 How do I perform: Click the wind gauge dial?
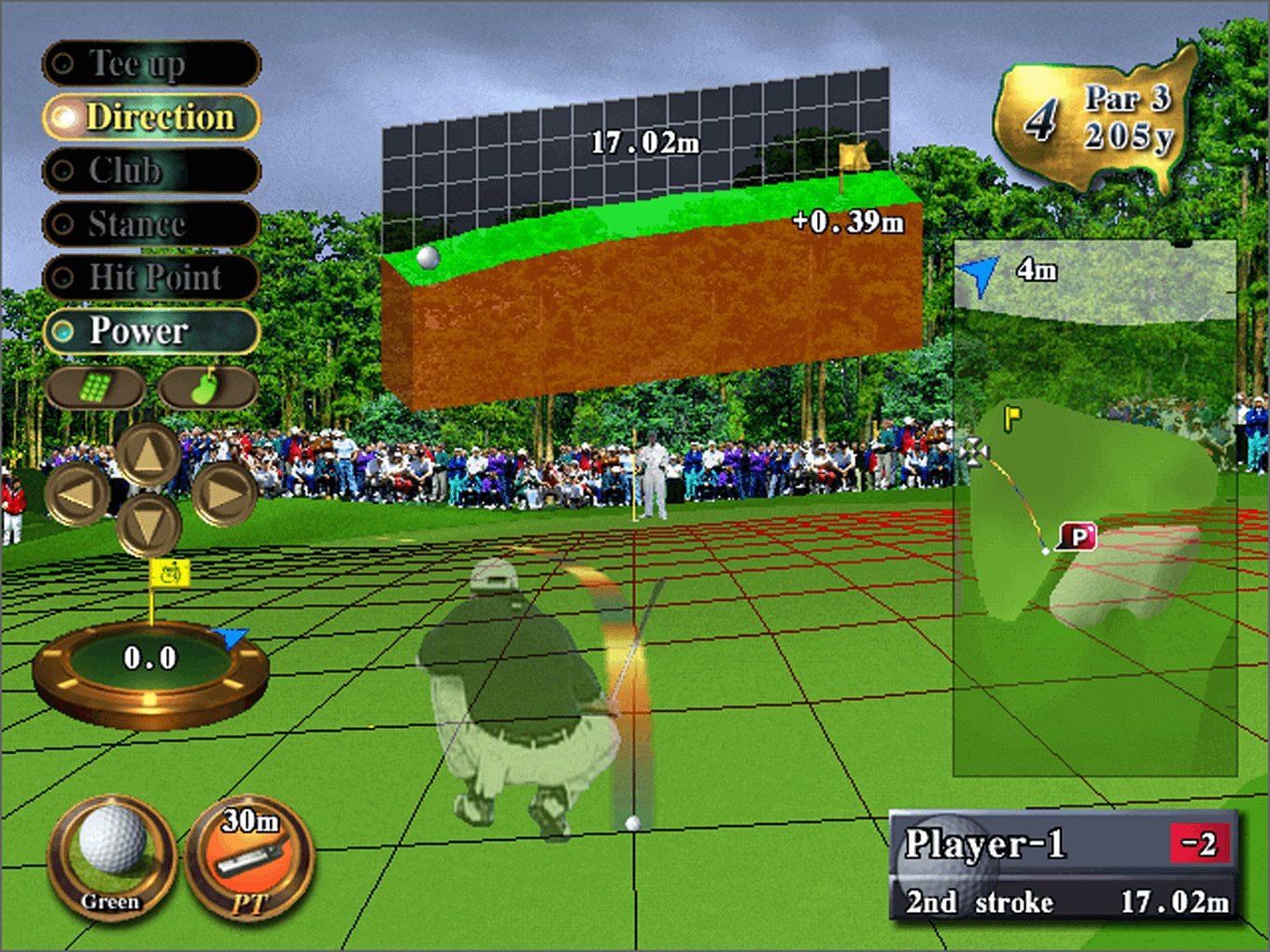click(150, 668)
